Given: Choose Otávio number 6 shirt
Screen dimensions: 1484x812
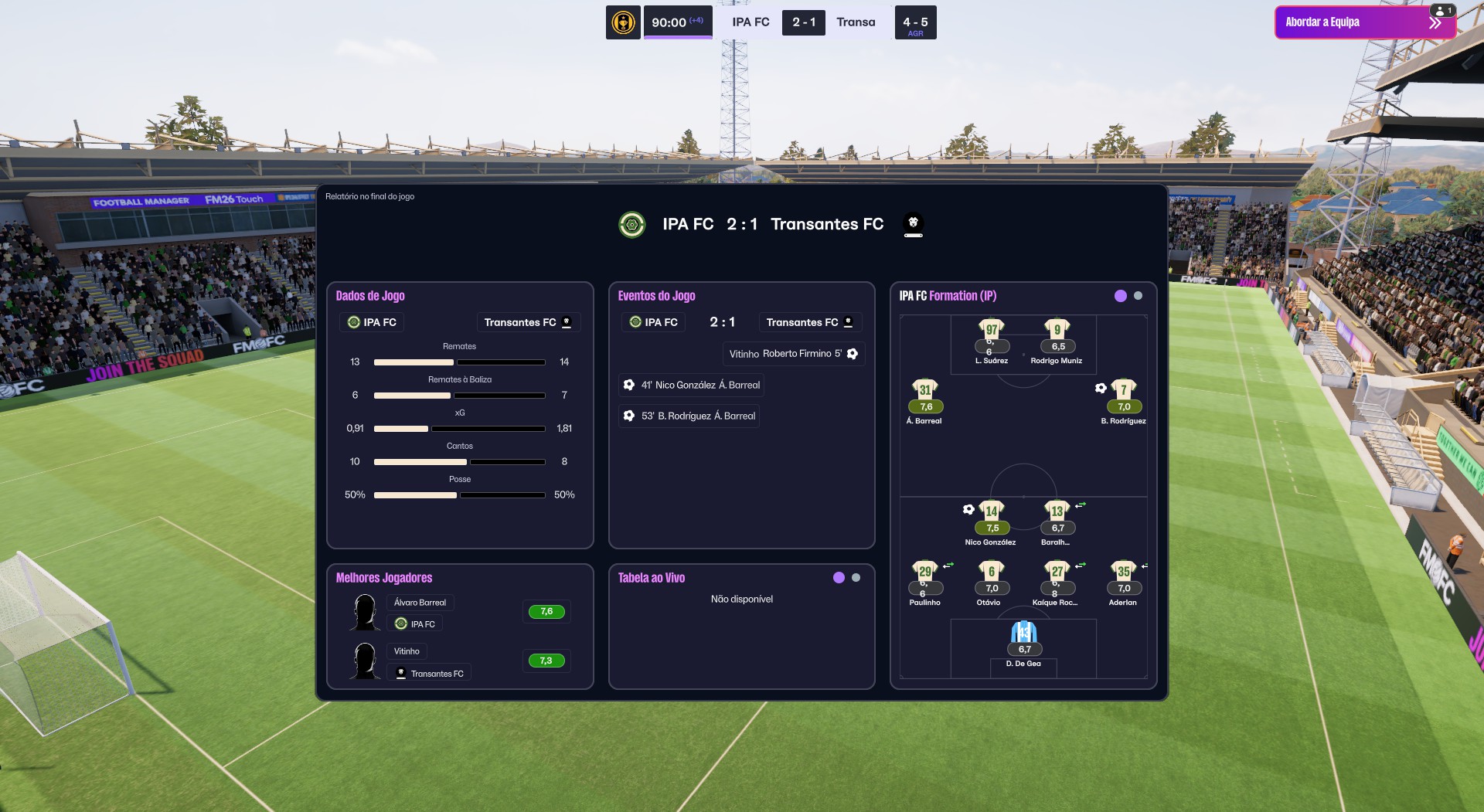Looking at the screenshot, I should 991,572.
